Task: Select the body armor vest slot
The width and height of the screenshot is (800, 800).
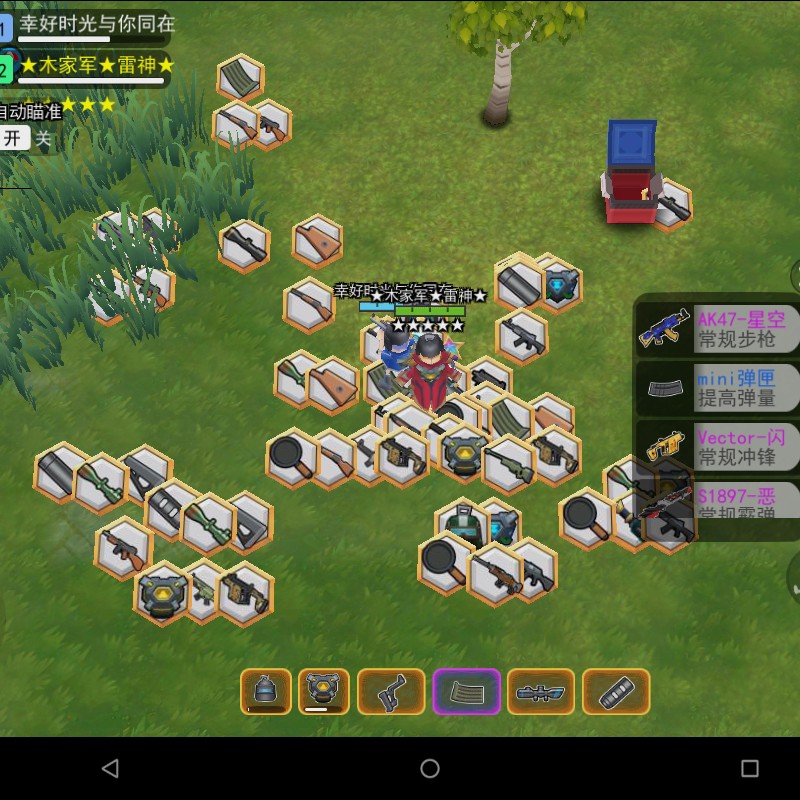Action: (x=324, y=691)
